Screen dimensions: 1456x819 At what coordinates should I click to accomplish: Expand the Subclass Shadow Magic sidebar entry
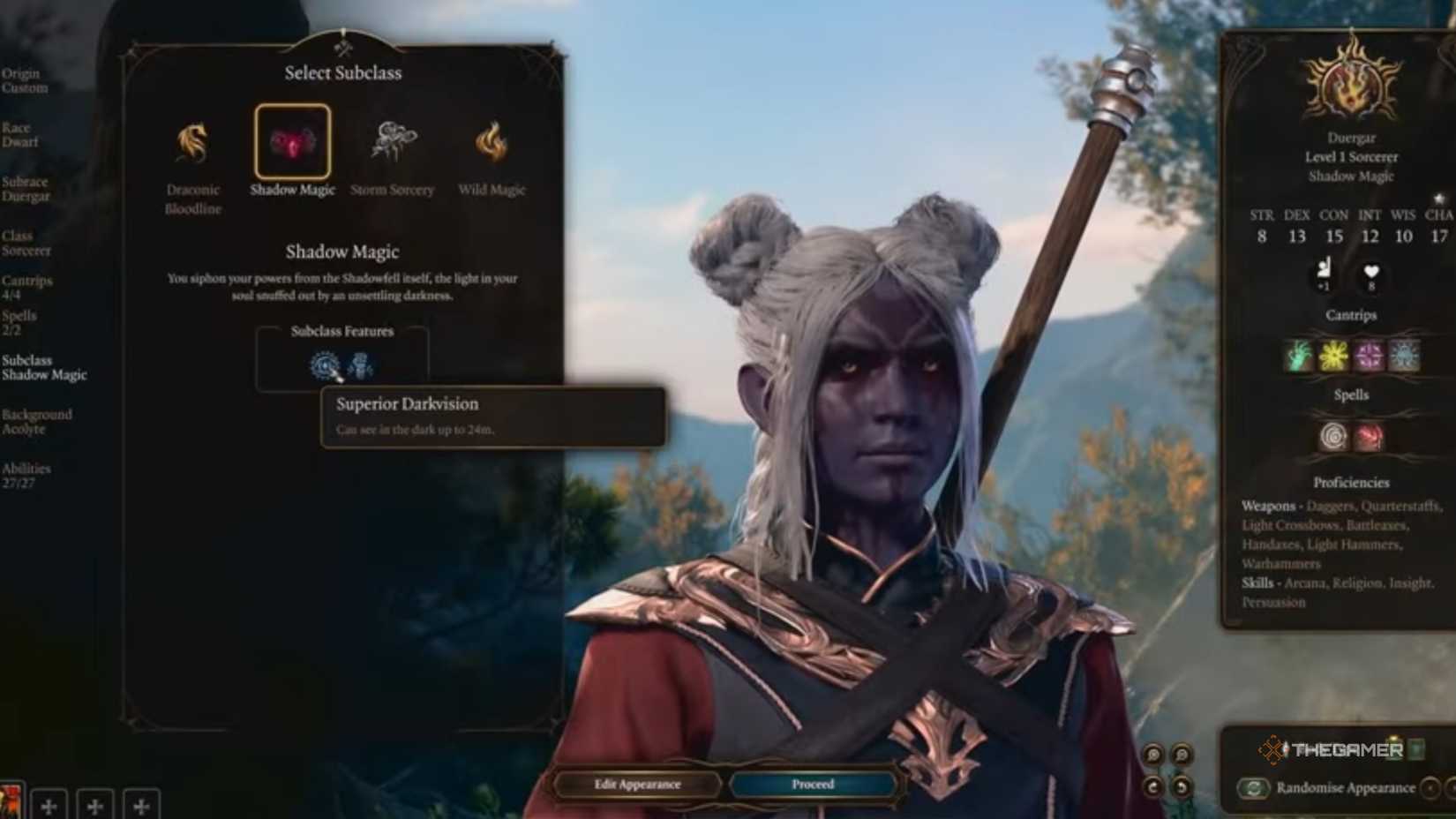click(x=46, y=367)
